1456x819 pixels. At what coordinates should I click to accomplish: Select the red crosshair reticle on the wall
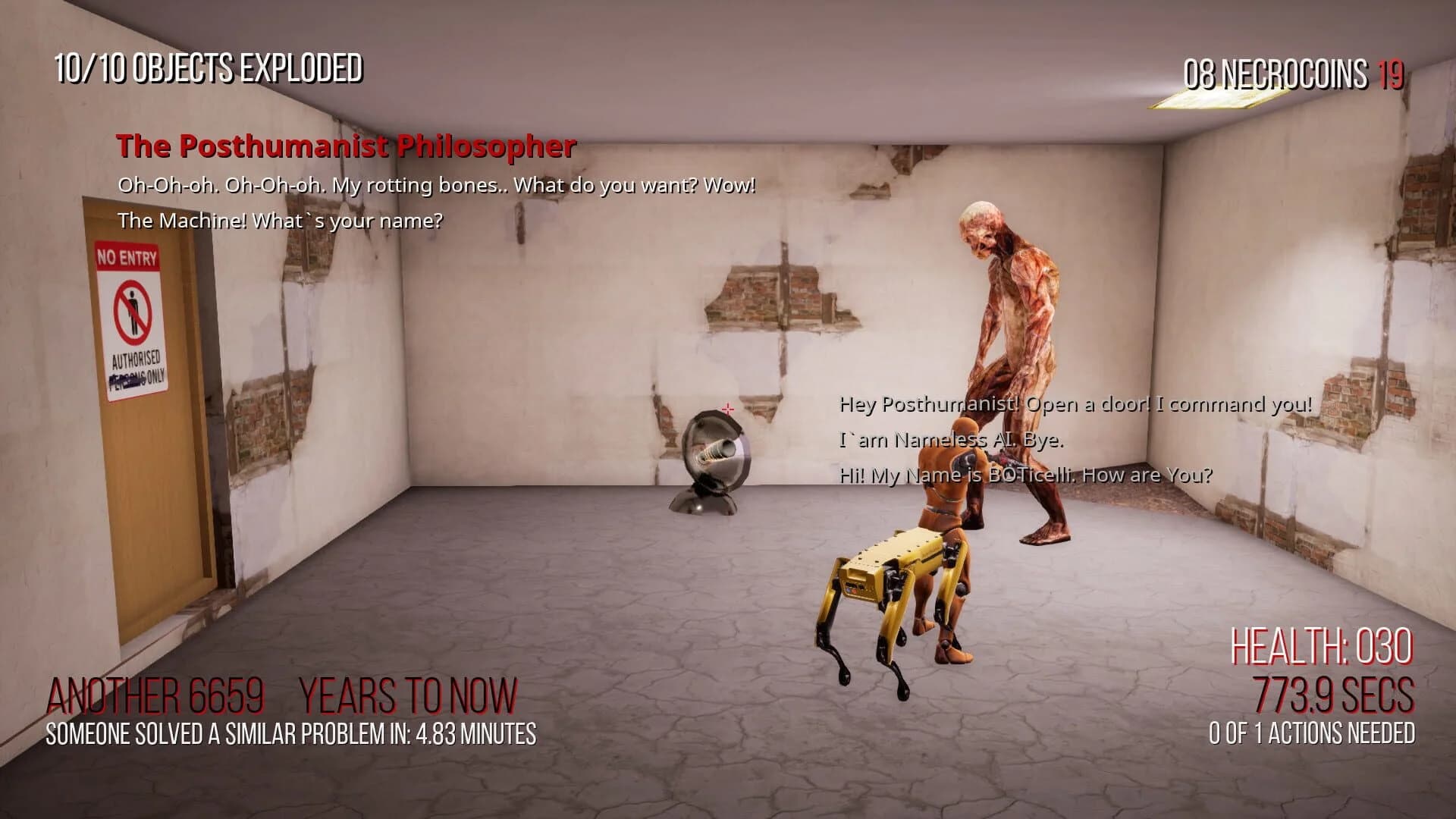click(726, 409)
